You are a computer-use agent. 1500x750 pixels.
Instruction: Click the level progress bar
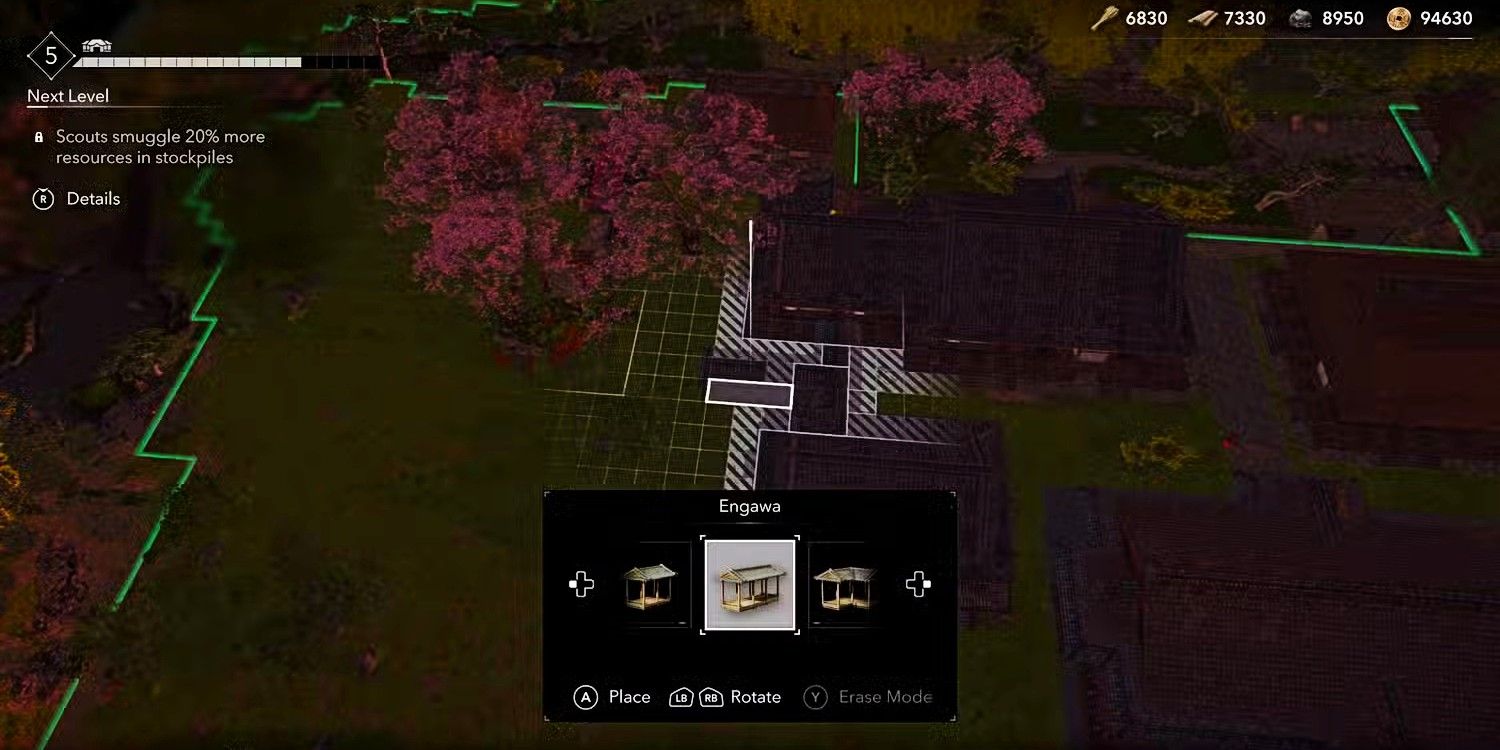click(x=190, y=62)
